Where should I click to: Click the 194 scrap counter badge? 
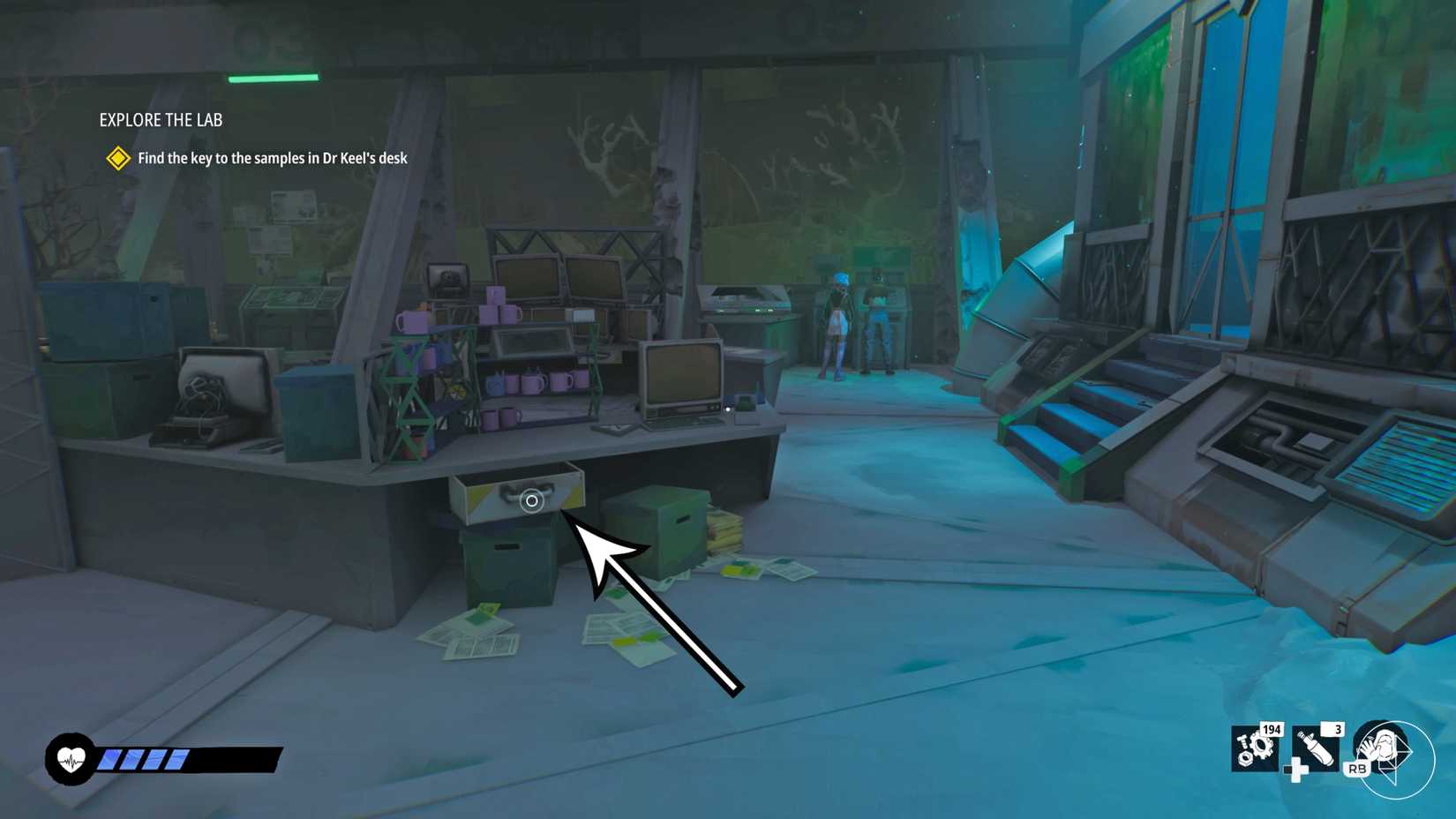[x=1271, y=730]
